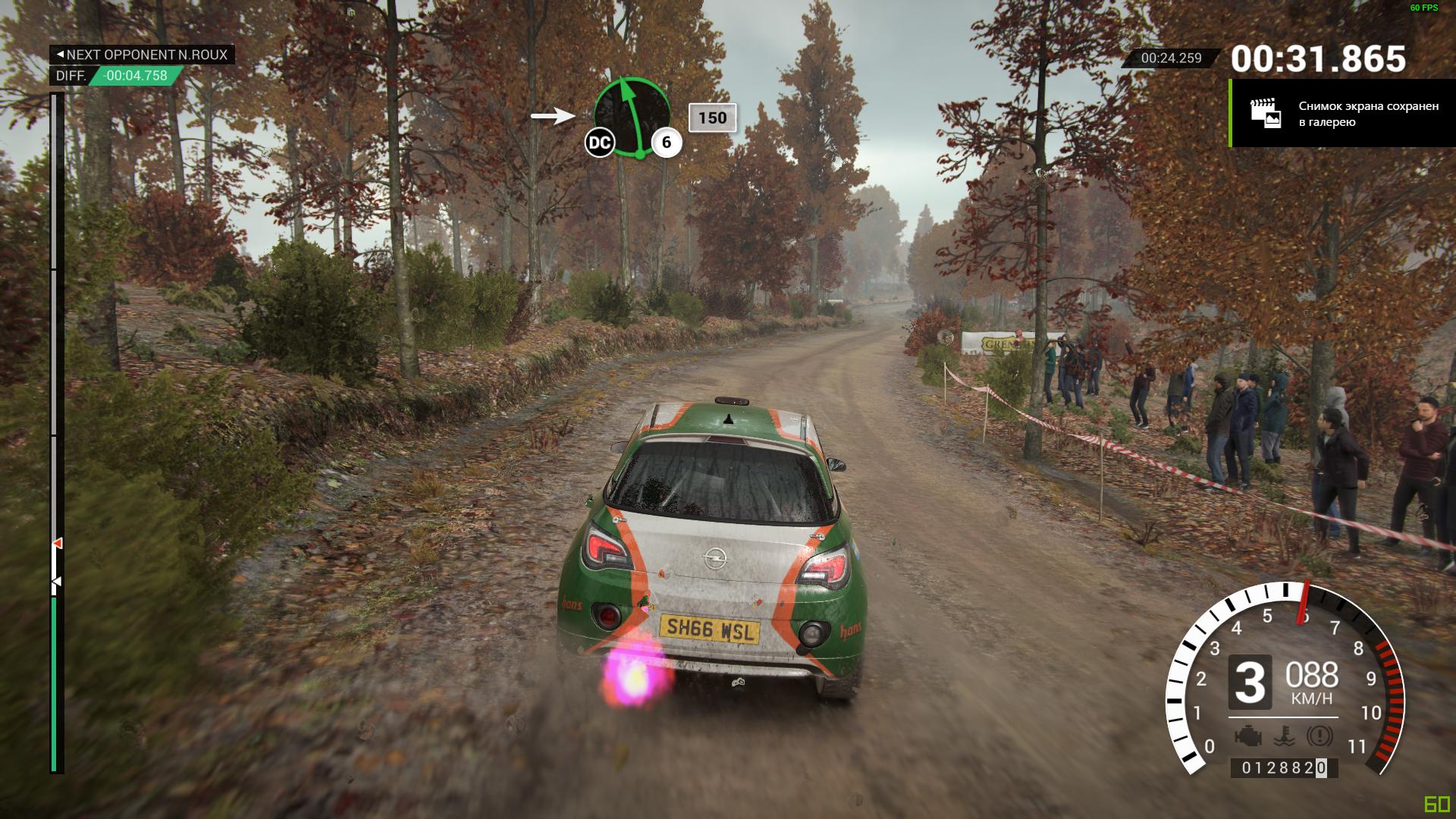Screen dimensions: 1456x819
Task: Click the coolant temperature warning icon
Action: tap(1284, 736)
